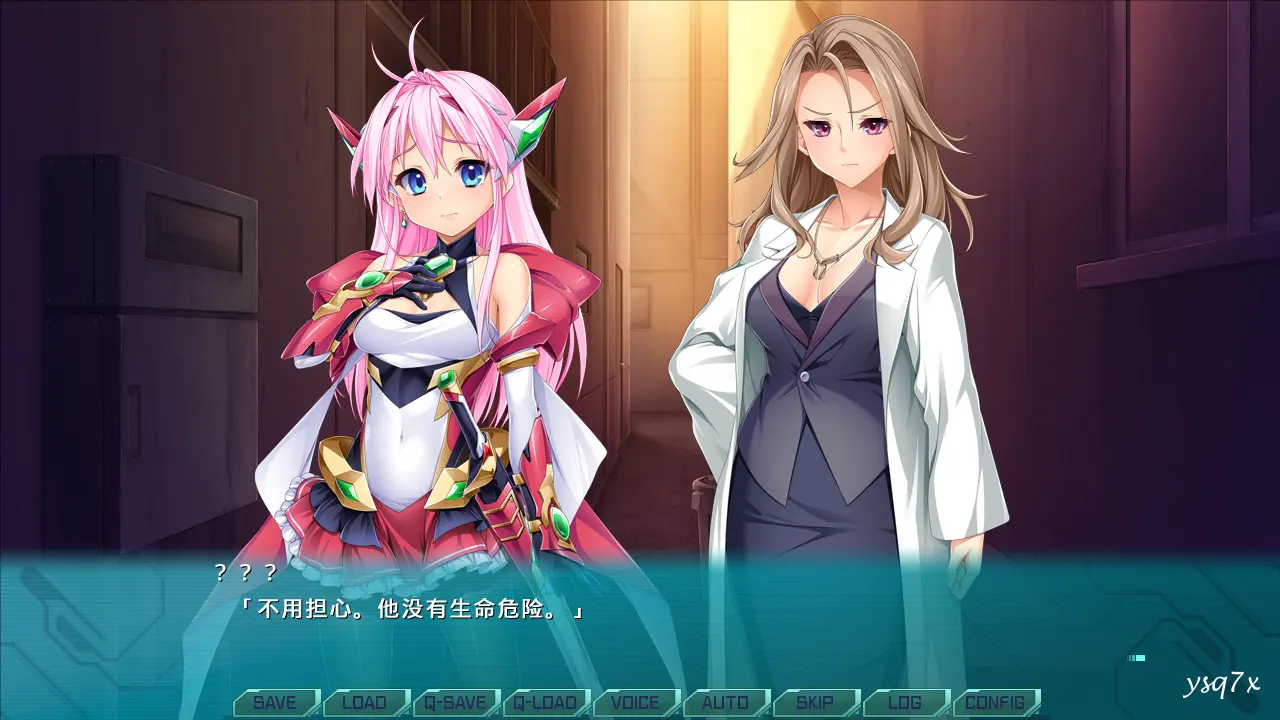Screen dimensions: 1280x720
Task: Activate the SKIP button
Action: (x=815, y=702)
